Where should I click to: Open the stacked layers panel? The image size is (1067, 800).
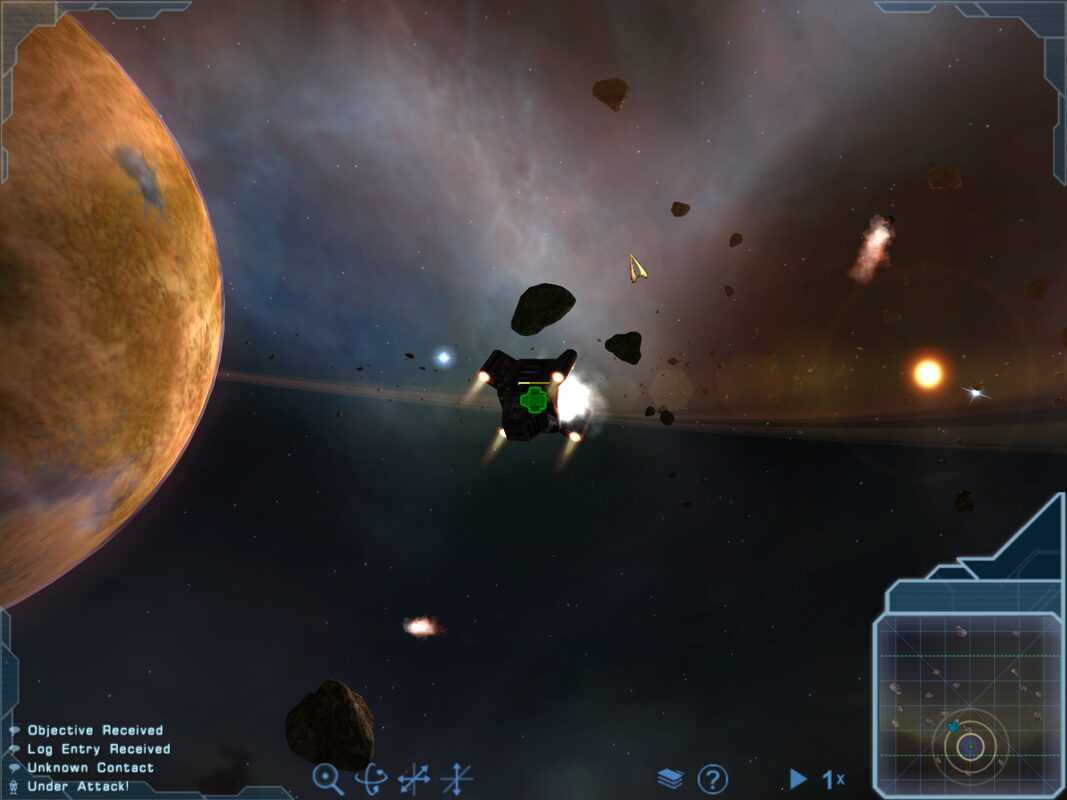pyautogui.click(x=670, y=778)
